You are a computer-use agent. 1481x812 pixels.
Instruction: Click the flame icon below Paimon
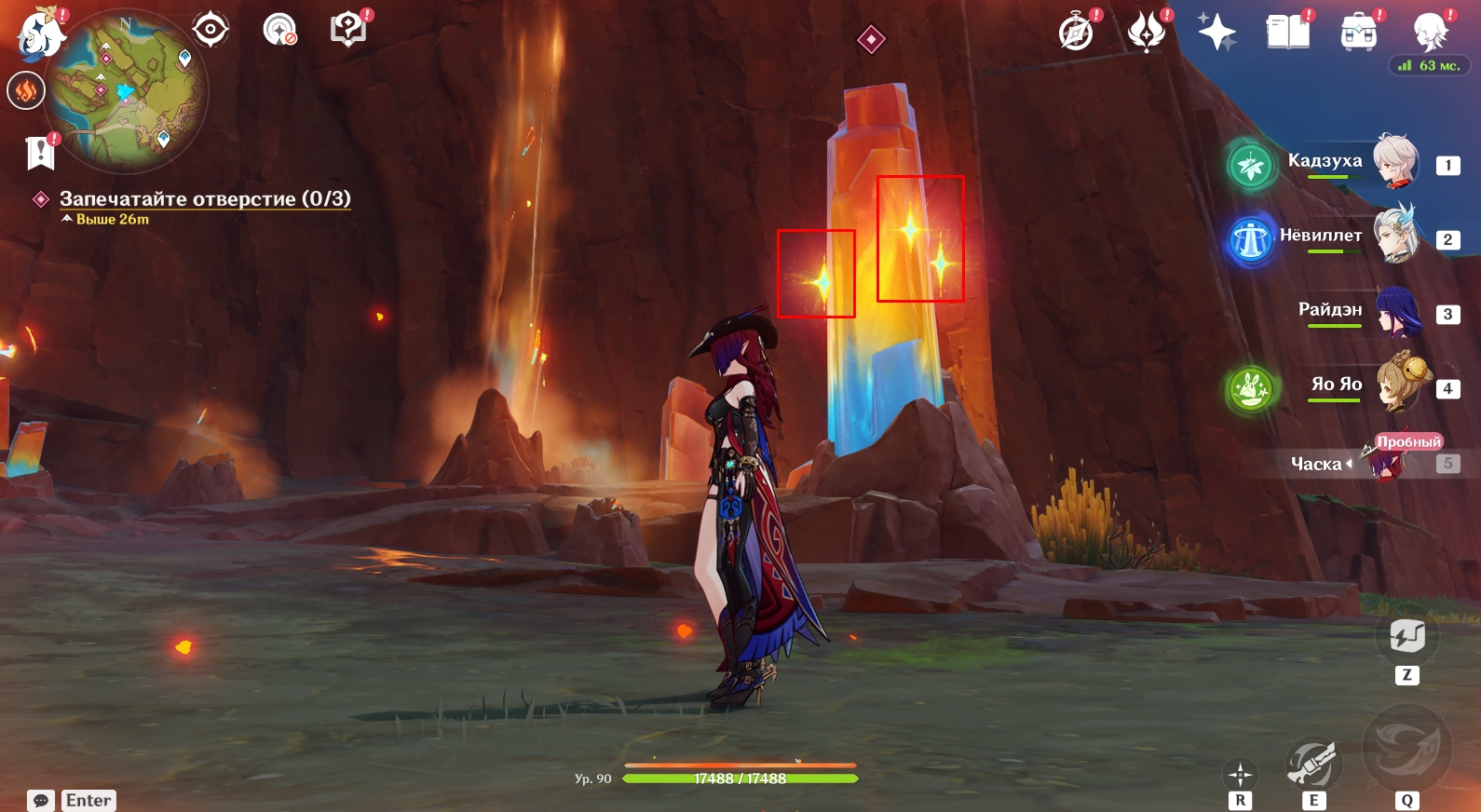pyautogui.click(x=26, y=90)
